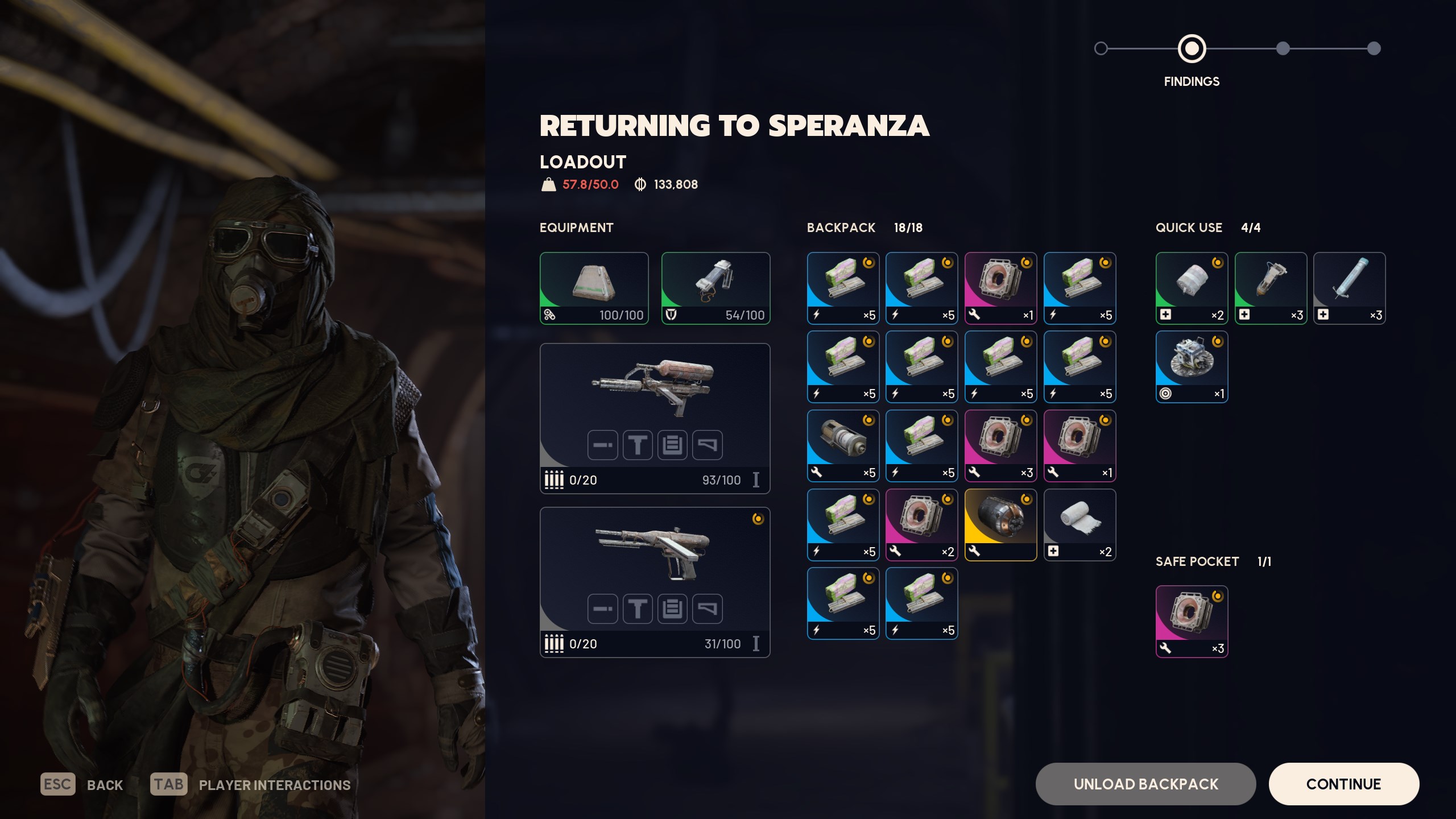Select the equipped augment slot at 100/100

click(x=594, y=288)
